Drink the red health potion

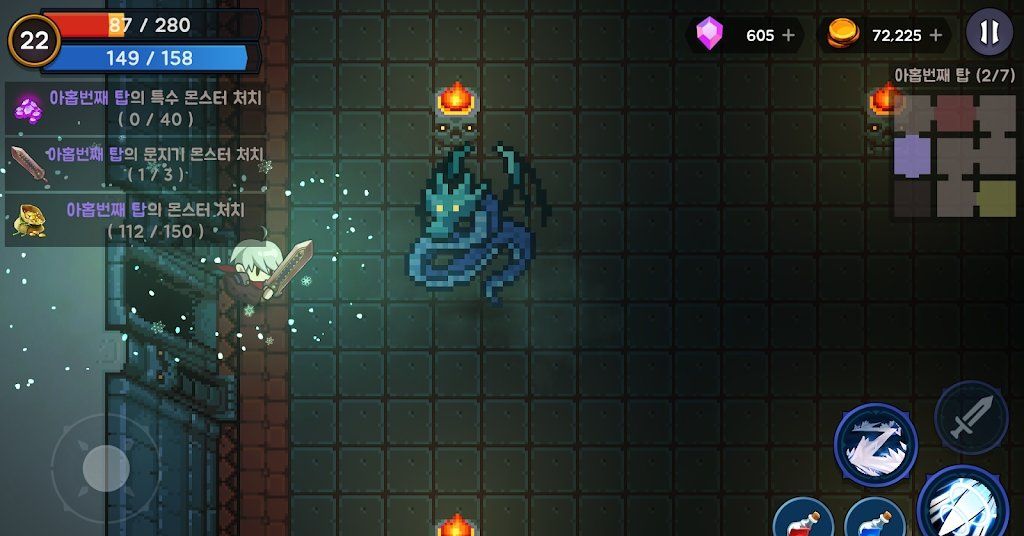pos(804,520)
